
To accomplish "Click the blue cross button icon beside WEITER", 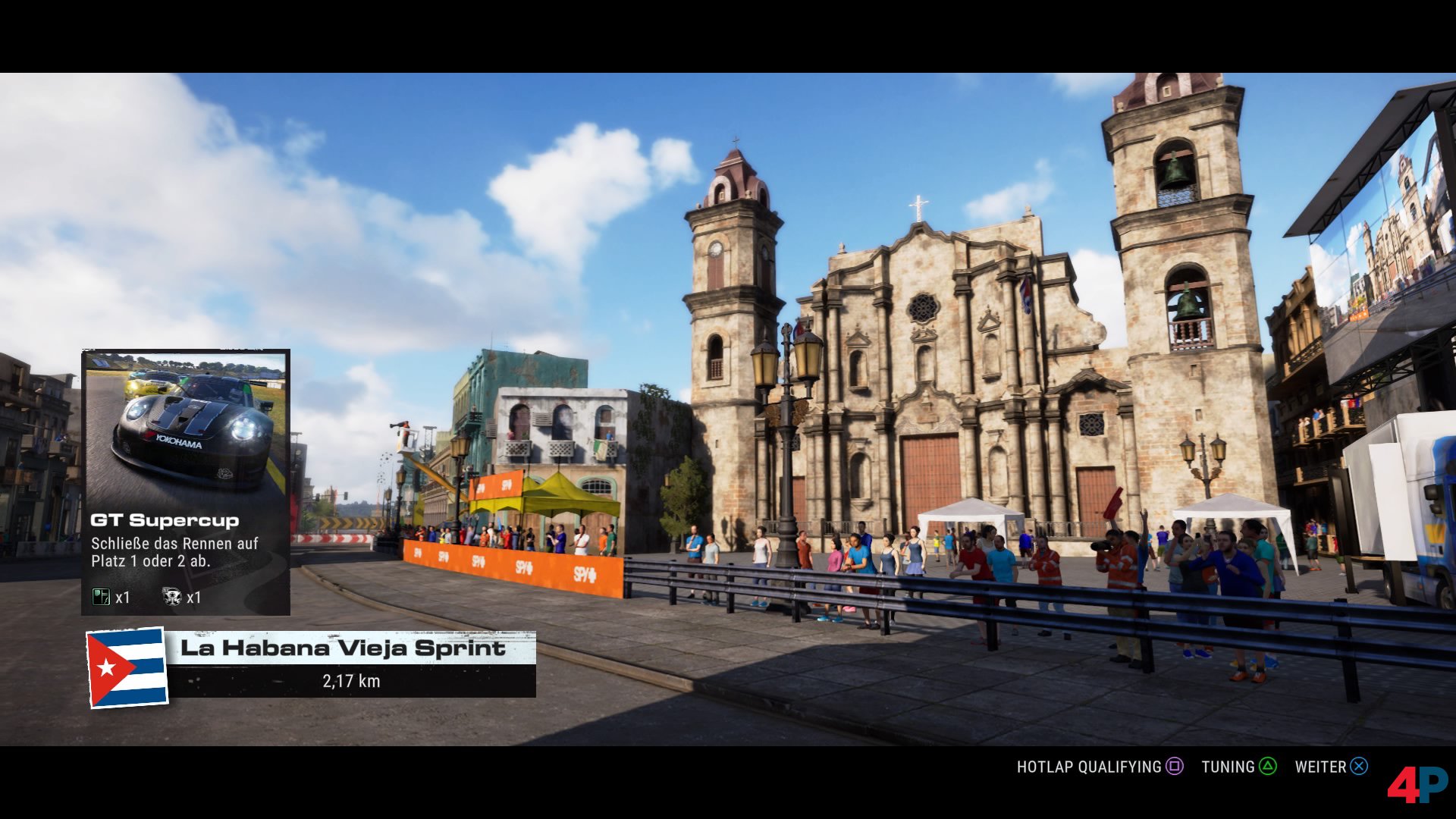I will (1358, 767).
